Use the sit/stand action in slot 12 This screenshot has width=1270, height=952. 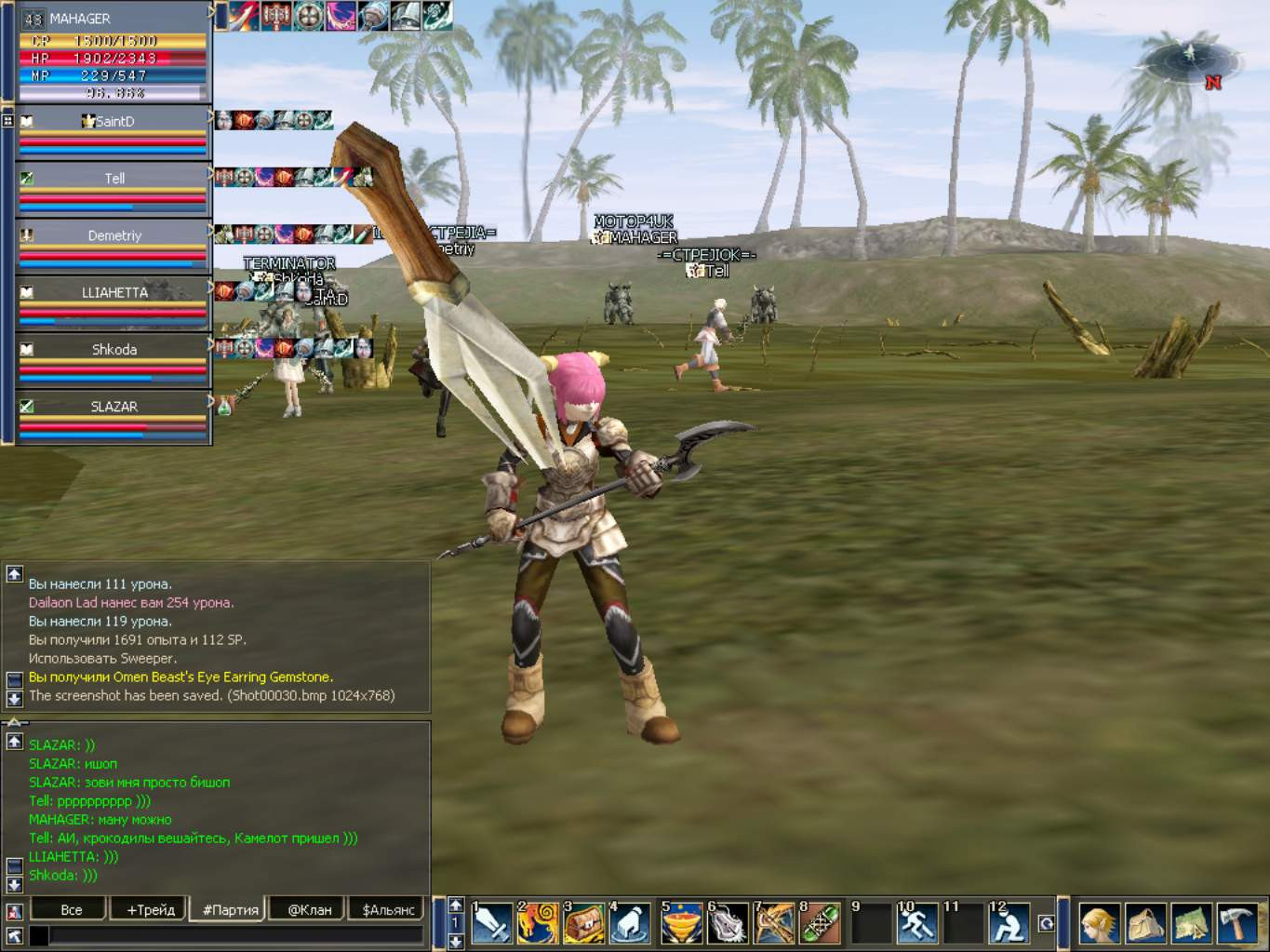click(1009, 924)
